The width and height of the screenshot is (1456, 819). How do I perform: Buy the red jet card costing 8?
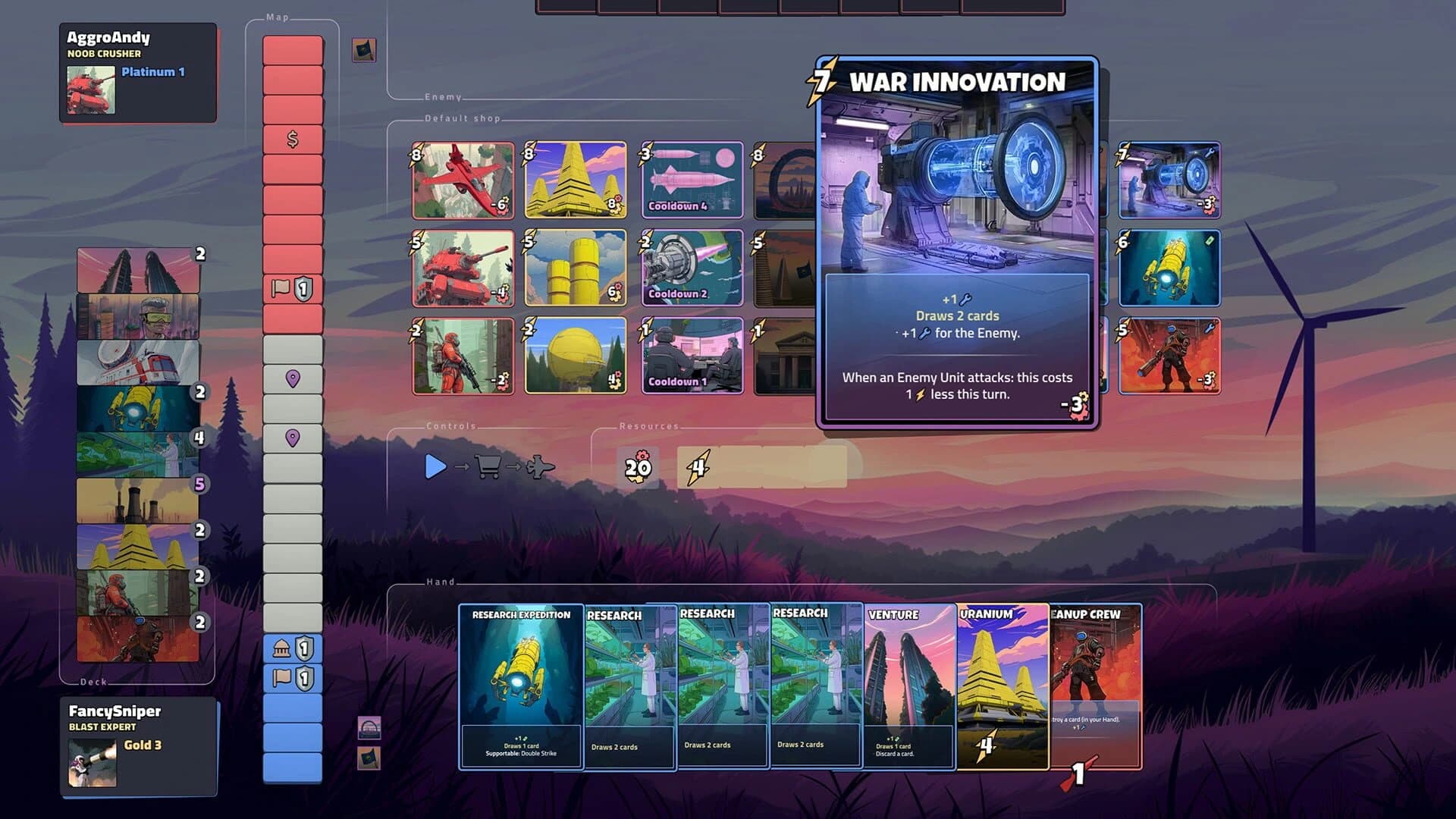(x=463, y=180)
